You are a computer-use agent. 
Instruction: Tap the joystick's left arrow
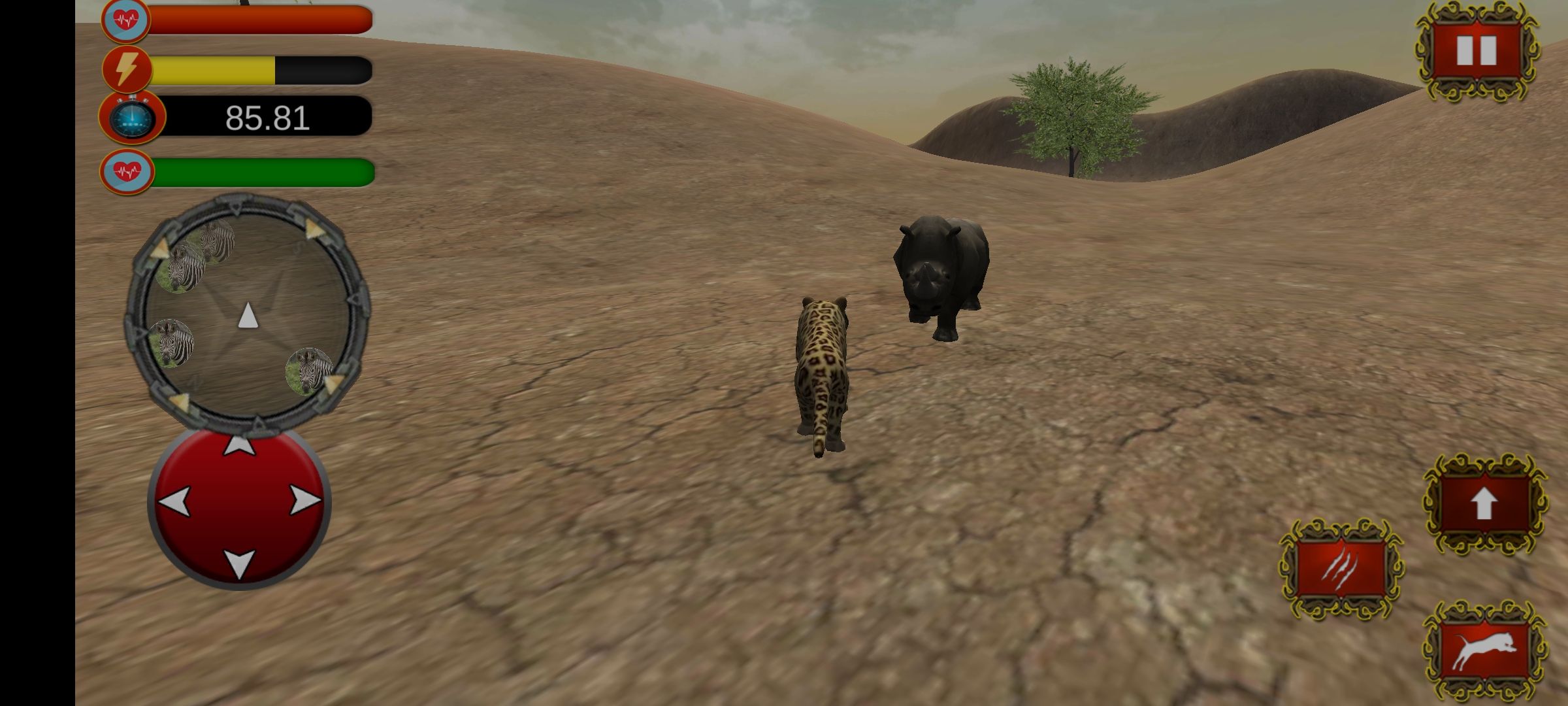175,502
